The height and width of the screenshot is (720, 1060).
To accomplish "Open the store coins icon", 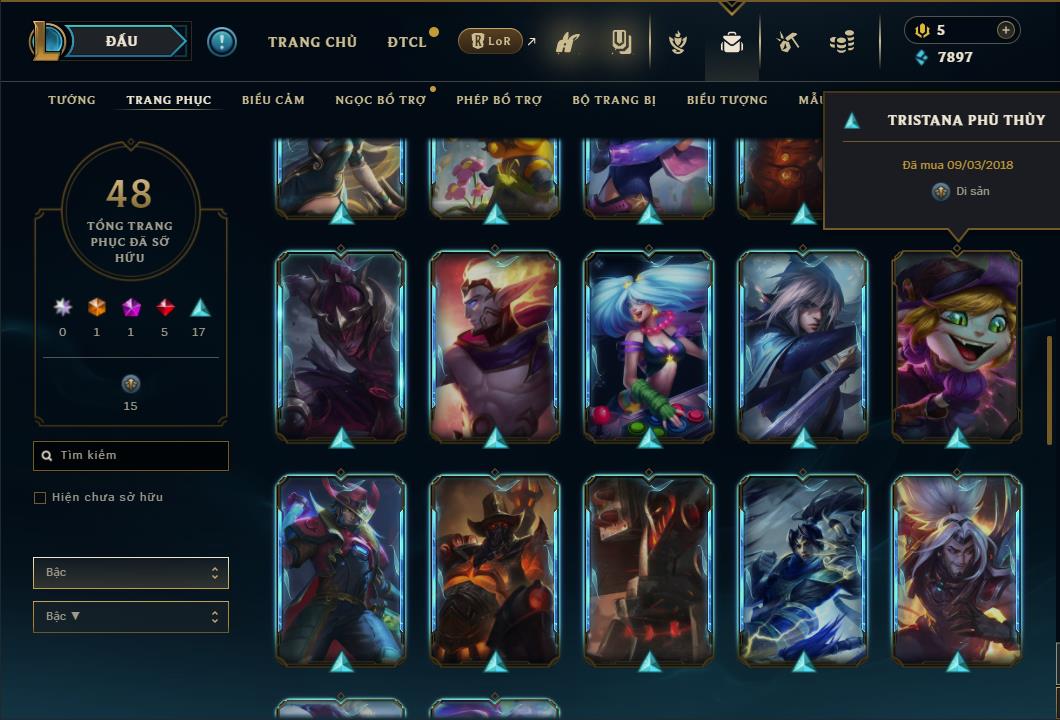I will tap(842, 42).
